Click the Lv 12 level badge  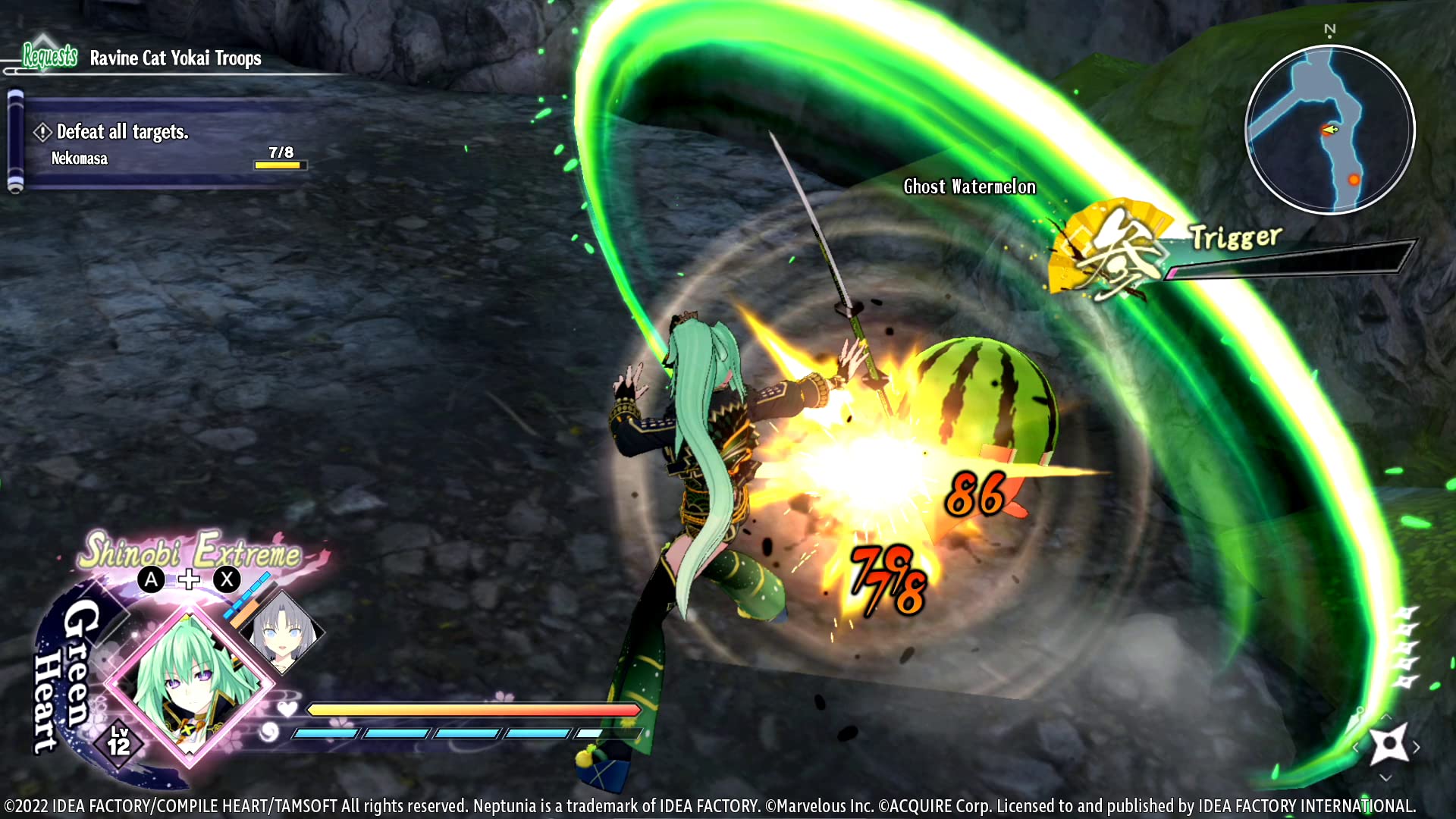pyautogui.click(x=121, y=740)
